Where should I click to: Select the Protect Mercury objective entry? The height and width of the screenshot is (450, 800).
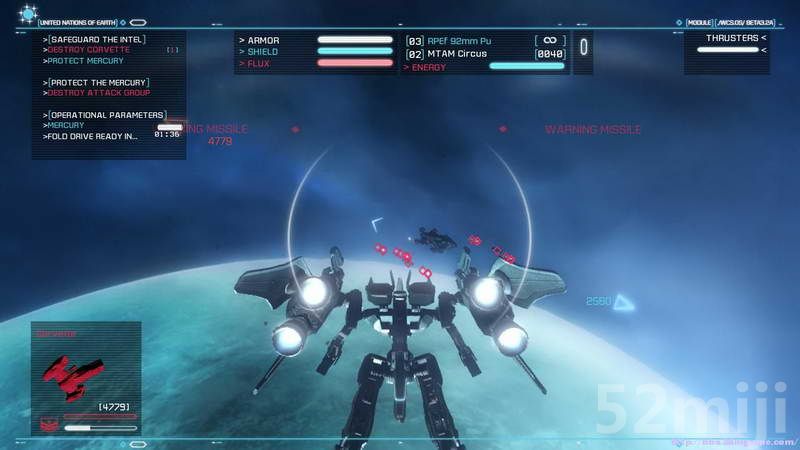pos(88,61)
